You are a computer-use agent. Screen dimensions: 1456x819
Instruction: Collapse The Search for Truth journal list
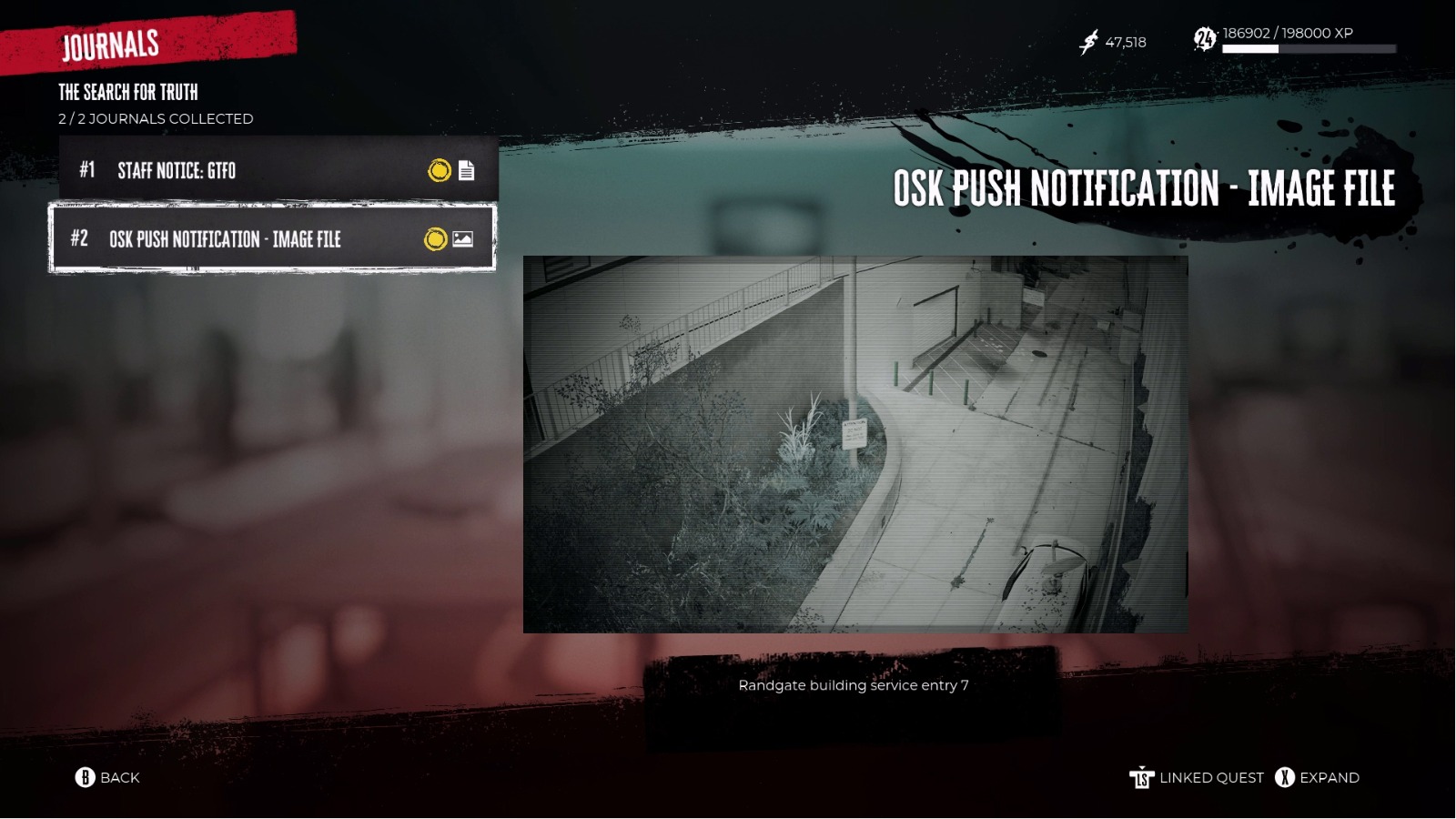(x=128, y=92)
